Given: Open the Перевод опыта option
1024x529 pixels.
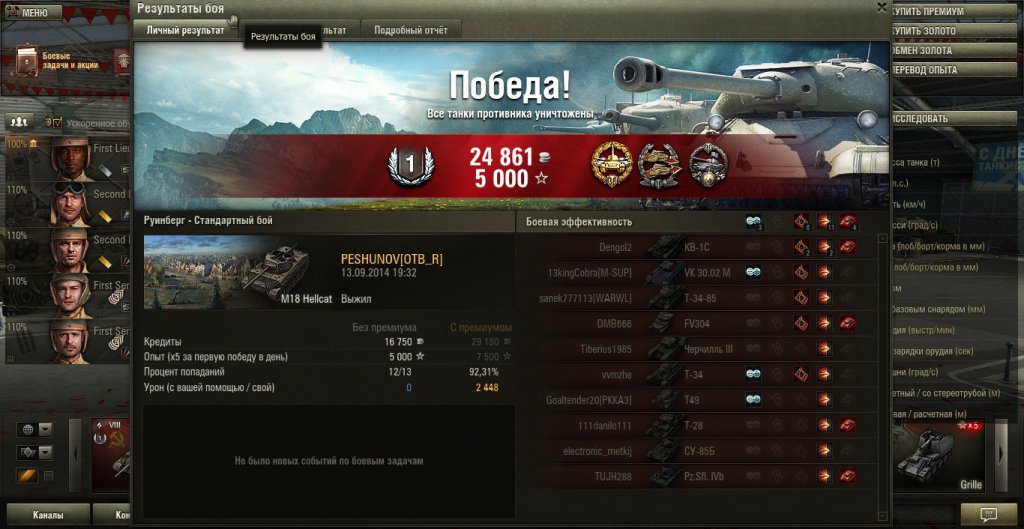Looking at the screenshot, I should [955, 71].
